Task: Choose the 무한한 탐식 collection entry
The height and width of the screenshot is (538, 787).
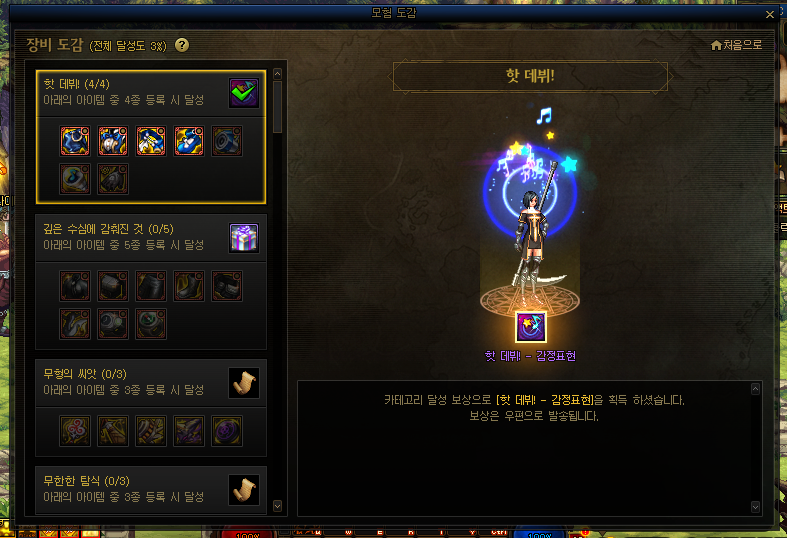Action: pyautogui.click(x=130, y=488)
